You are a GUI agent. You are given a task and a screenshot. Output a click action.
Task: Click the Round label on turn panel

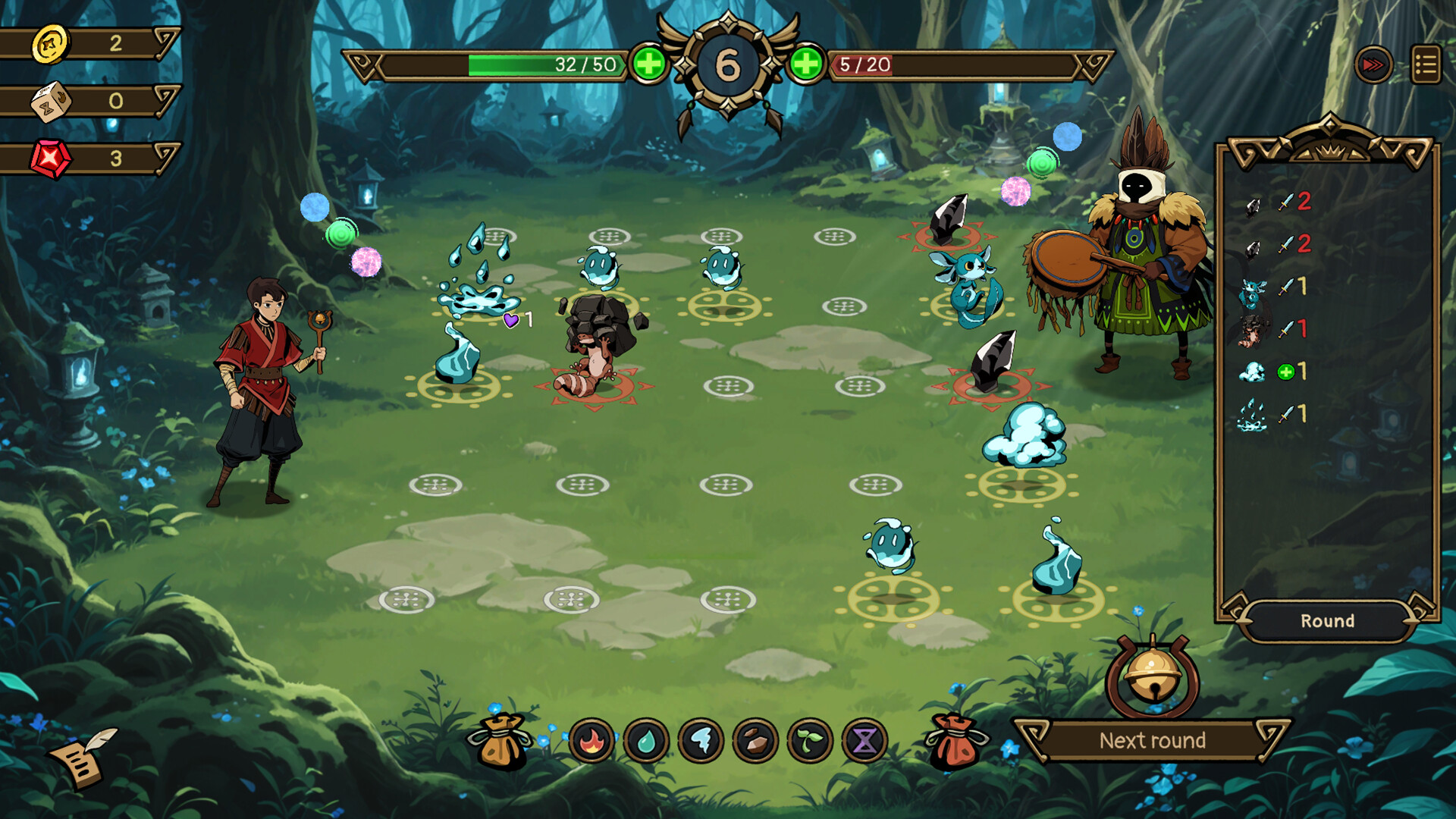pyautogui.click(x=1328, y=621)
